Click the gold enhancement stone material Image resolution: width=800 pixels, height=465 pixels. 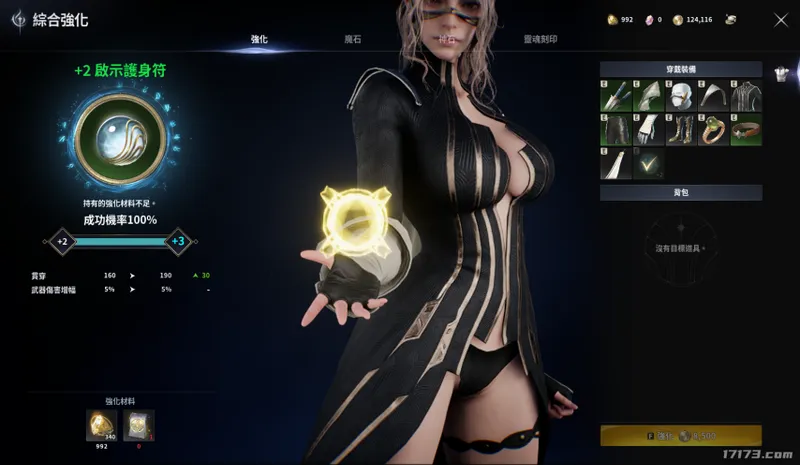tap(101, 425)
